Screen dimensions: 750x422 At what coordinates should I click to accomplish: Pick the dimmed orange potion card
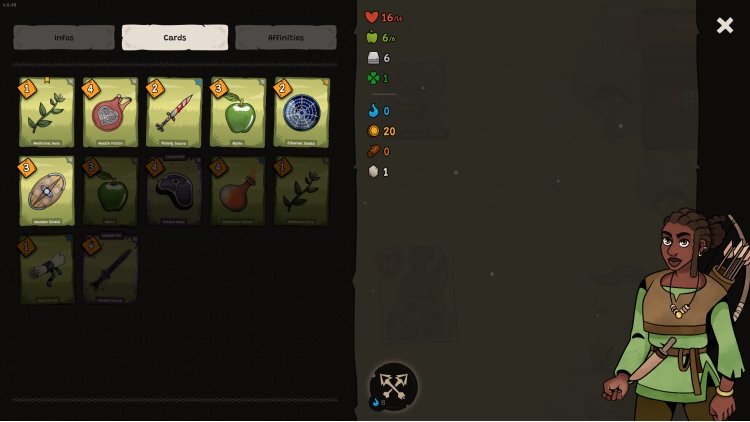pos(238,191)
